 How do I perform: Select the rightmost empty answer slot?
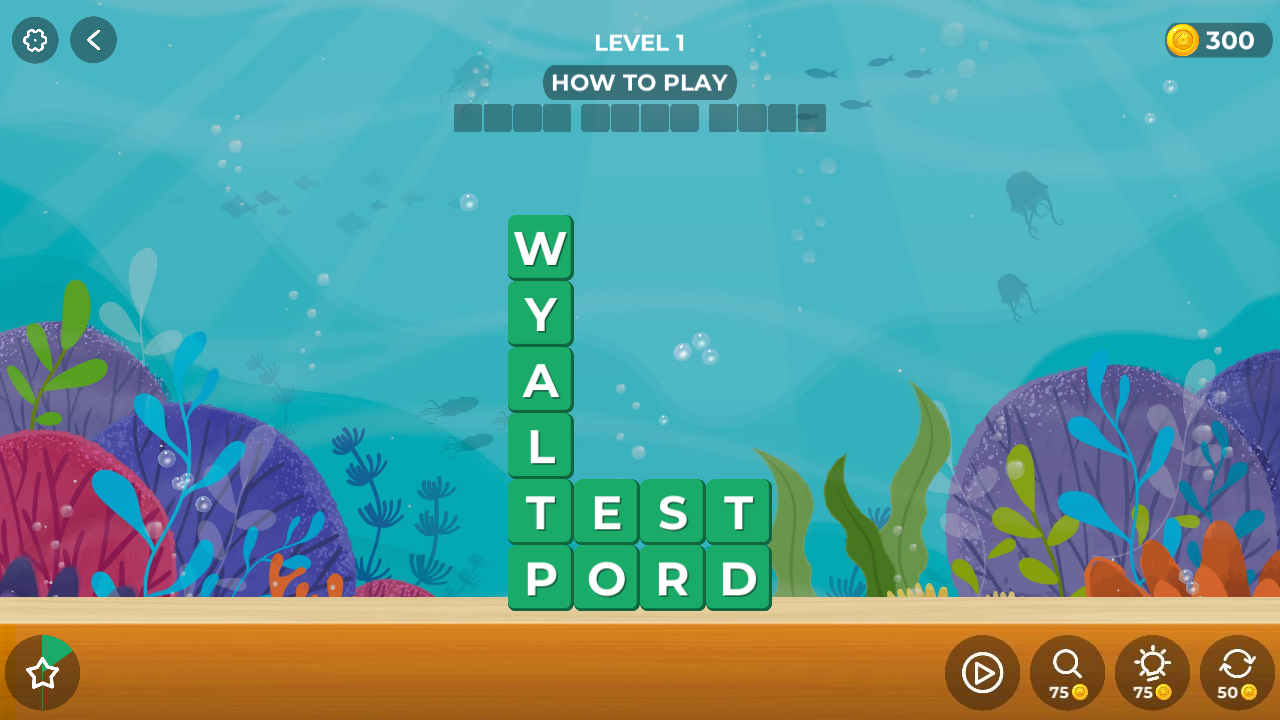pyautogui.click(x=813, y=118)
